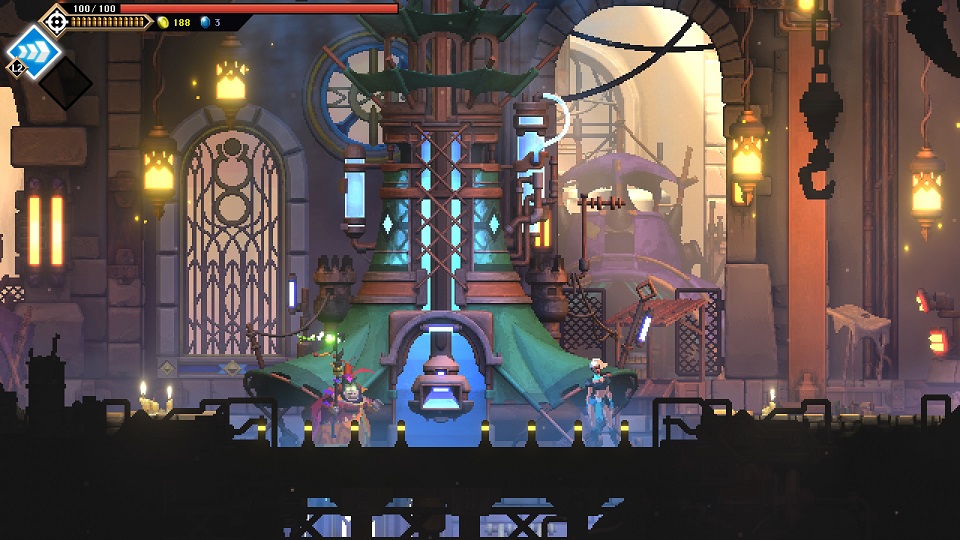This screenshot has height=540, width=960.
Task: Select the crosshair weapon icon
Action: 55,21
